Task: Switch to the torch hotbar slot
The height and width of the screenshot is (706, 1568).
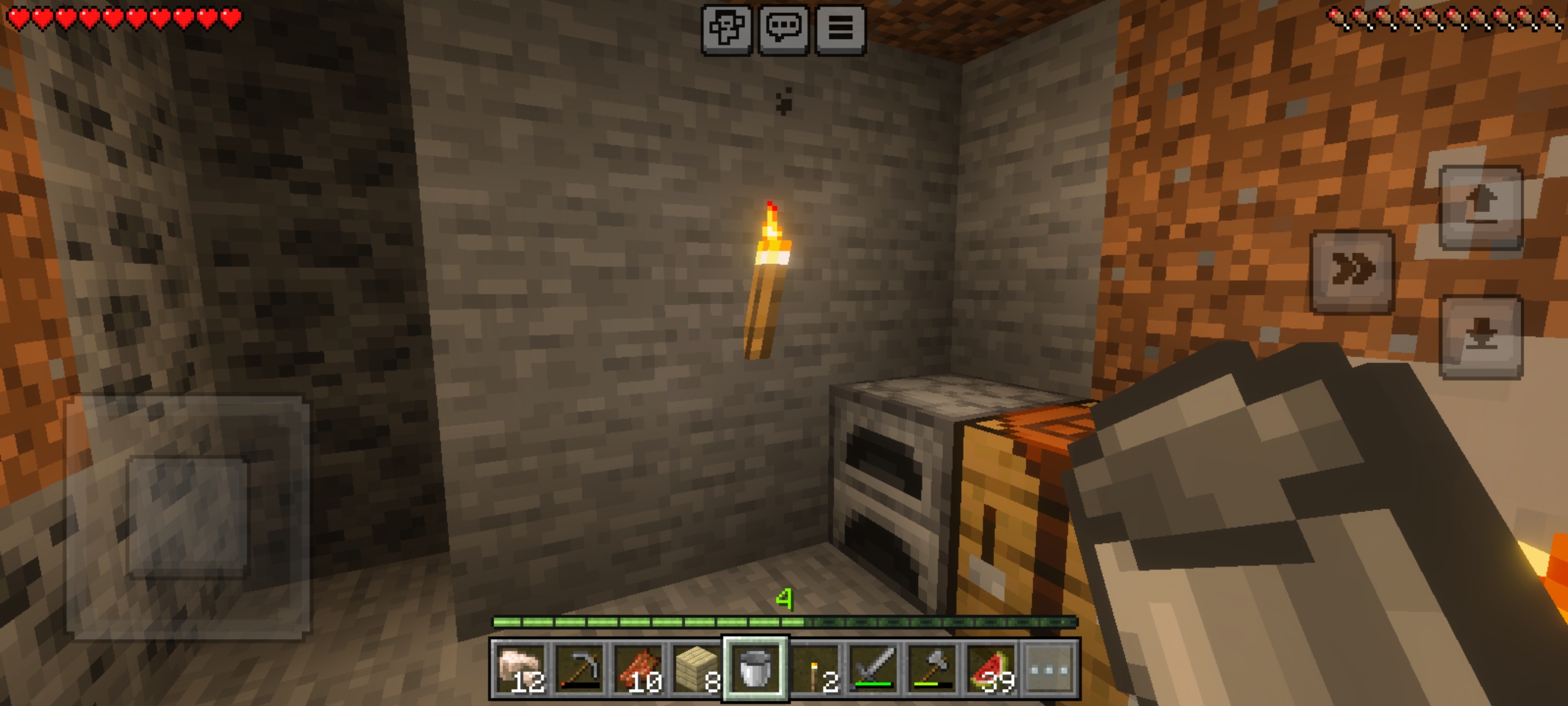Action: 815,669
